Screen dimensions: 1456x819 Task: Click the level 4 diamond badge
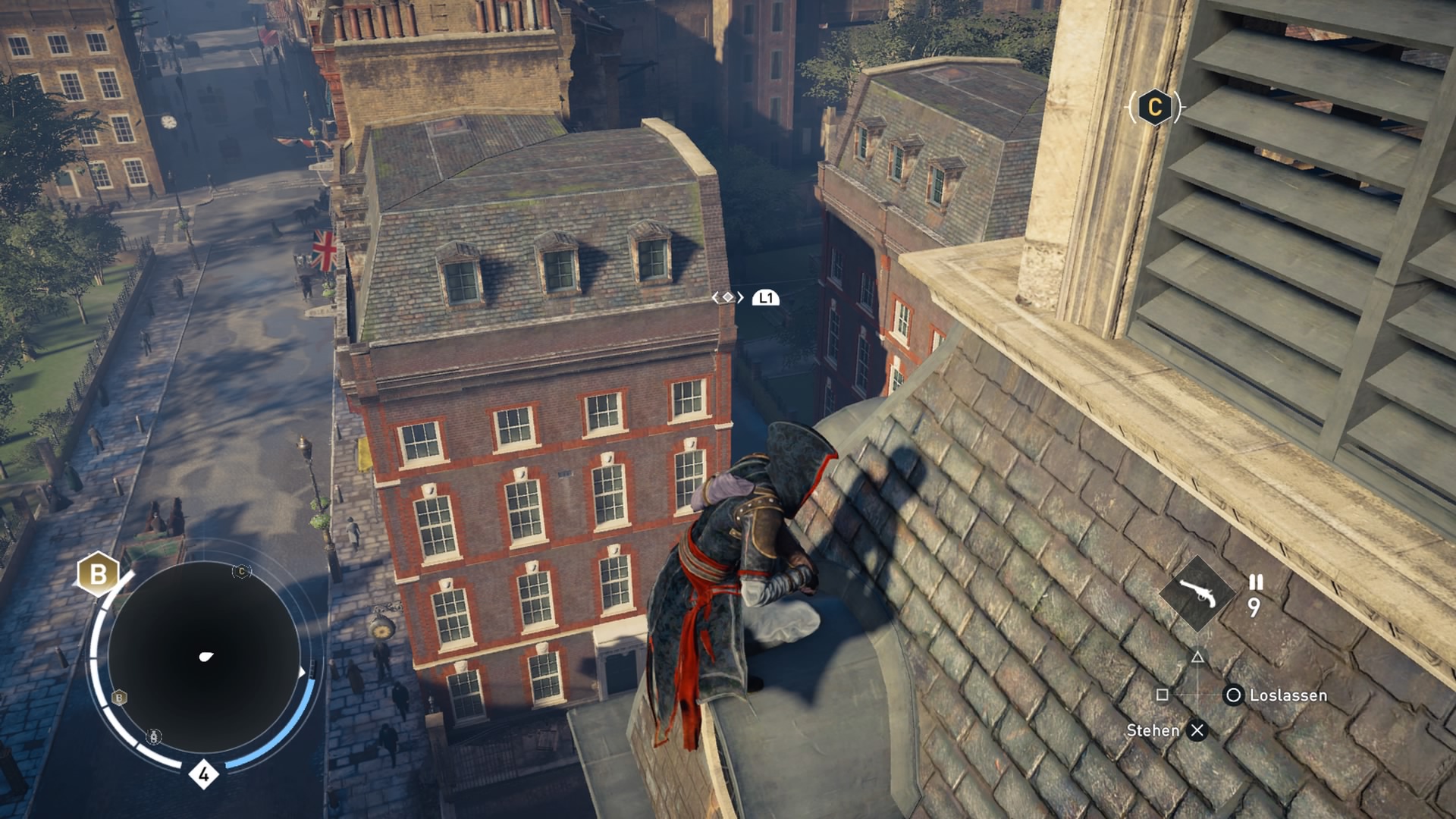click(203, 774)
